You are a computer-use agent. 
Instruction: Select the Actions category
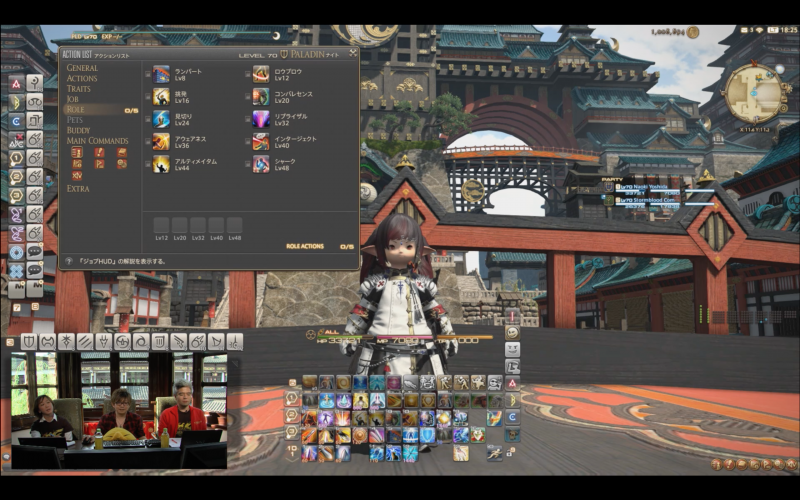pos(82,78)
